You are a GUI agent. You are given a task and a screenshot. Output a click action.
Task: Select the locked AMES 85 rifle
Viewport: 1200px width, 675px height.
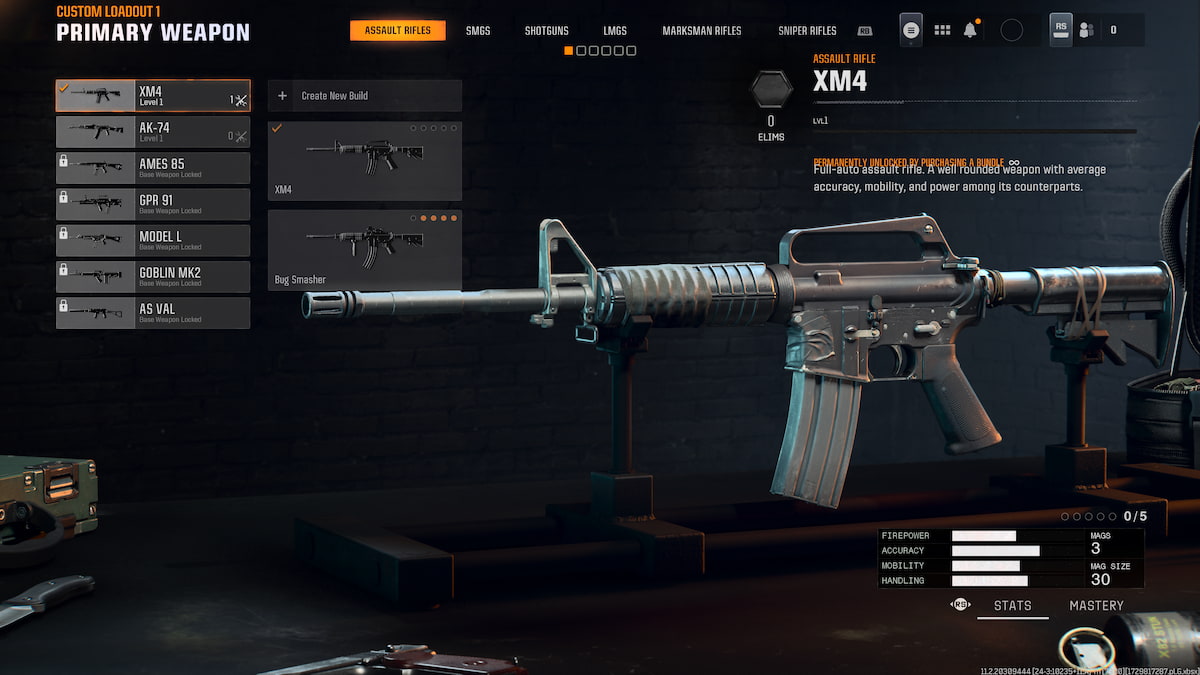pos(152,168)
